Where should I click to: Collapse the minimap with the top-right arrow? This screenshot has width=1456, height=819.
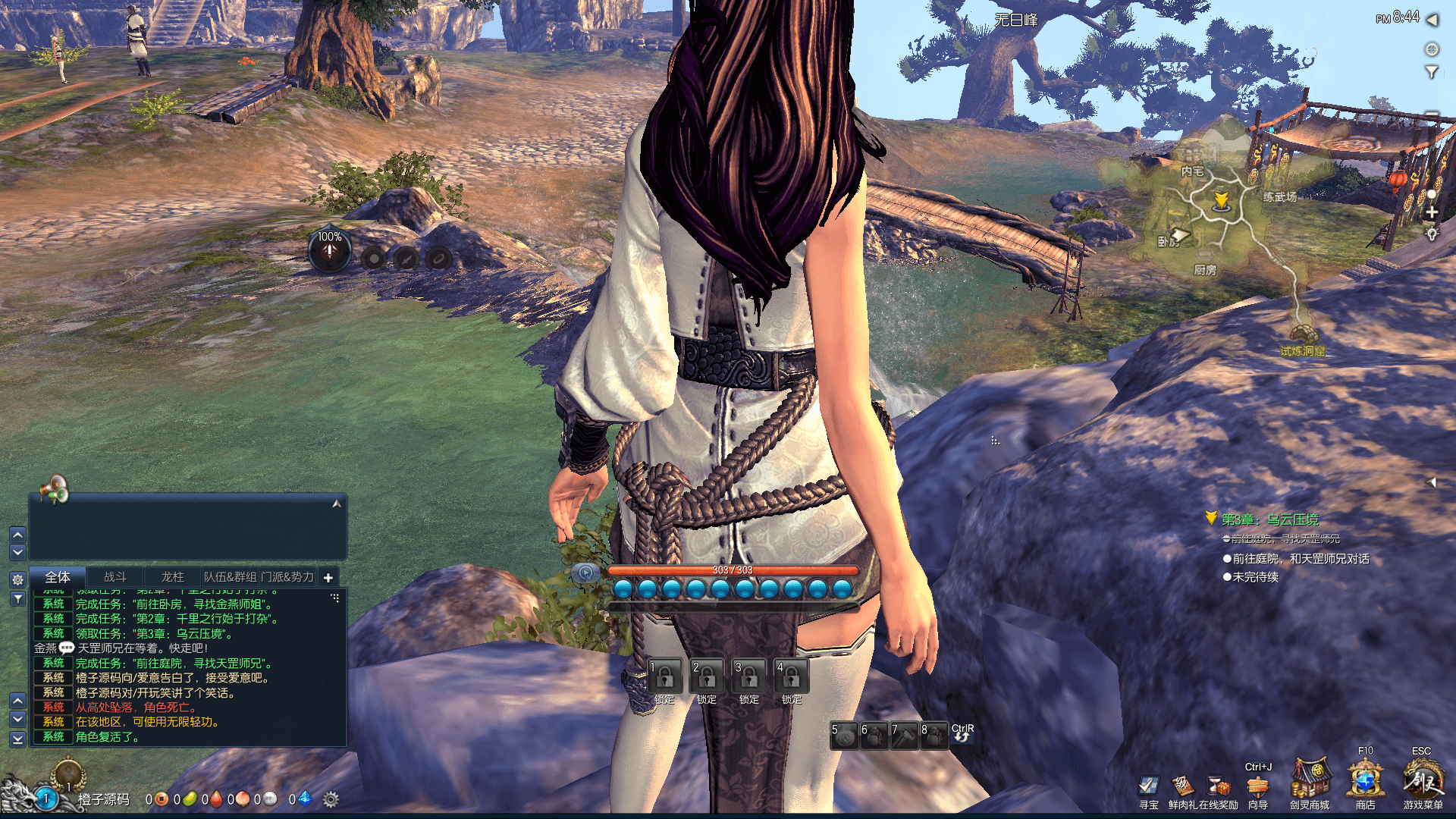pyautogui.click(x=1432, y=20)
